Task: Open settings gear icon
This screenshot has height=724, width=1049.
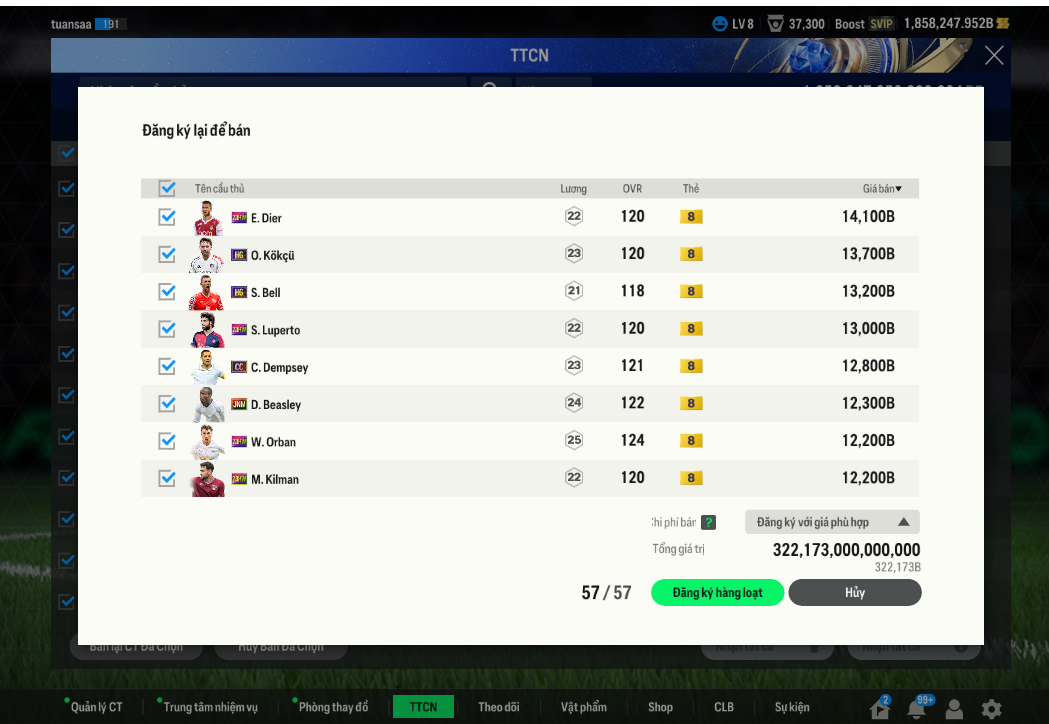Action: click(991, 709)
